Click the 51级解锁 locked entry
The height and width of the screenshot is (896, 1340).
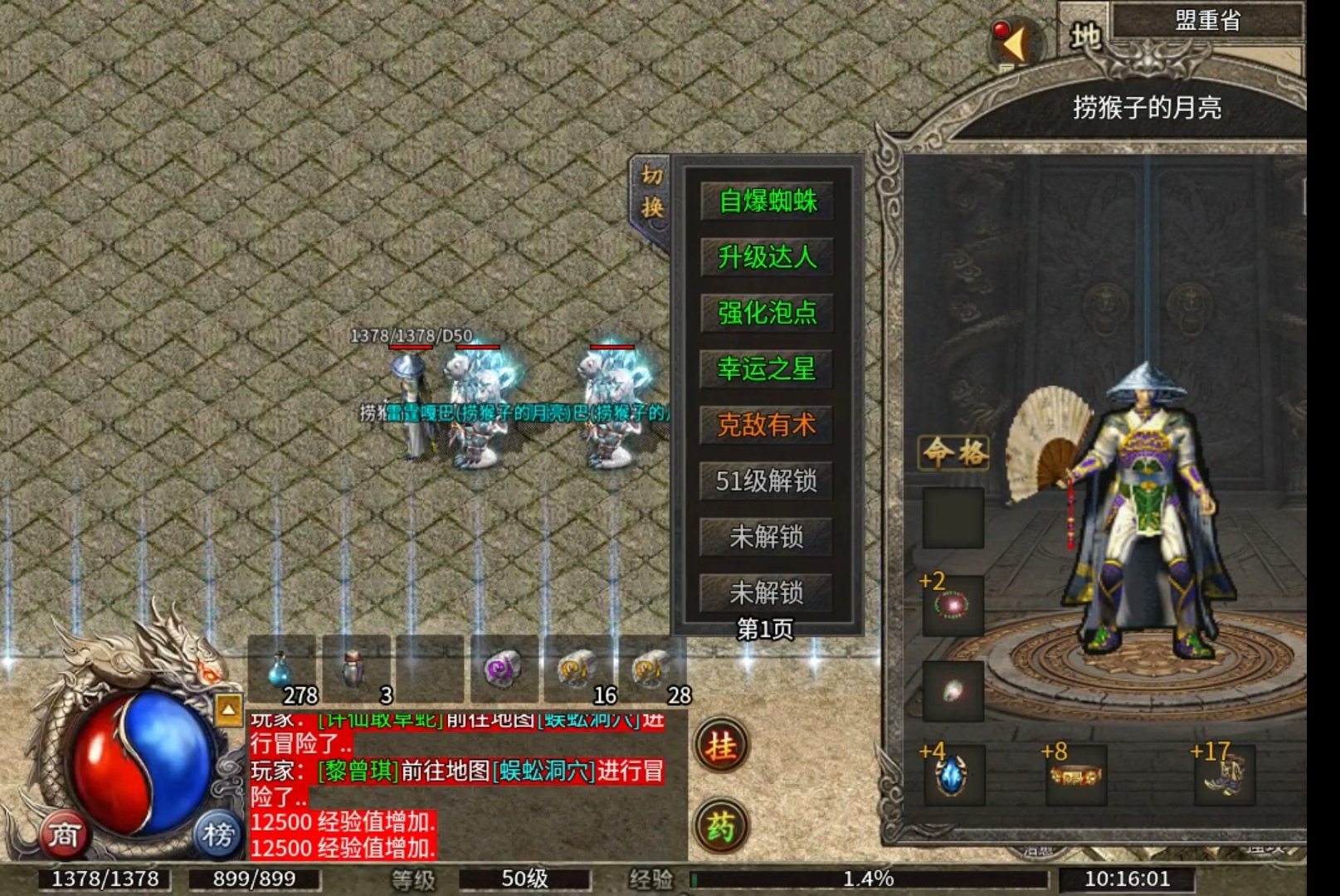click(x=767, y=480)
